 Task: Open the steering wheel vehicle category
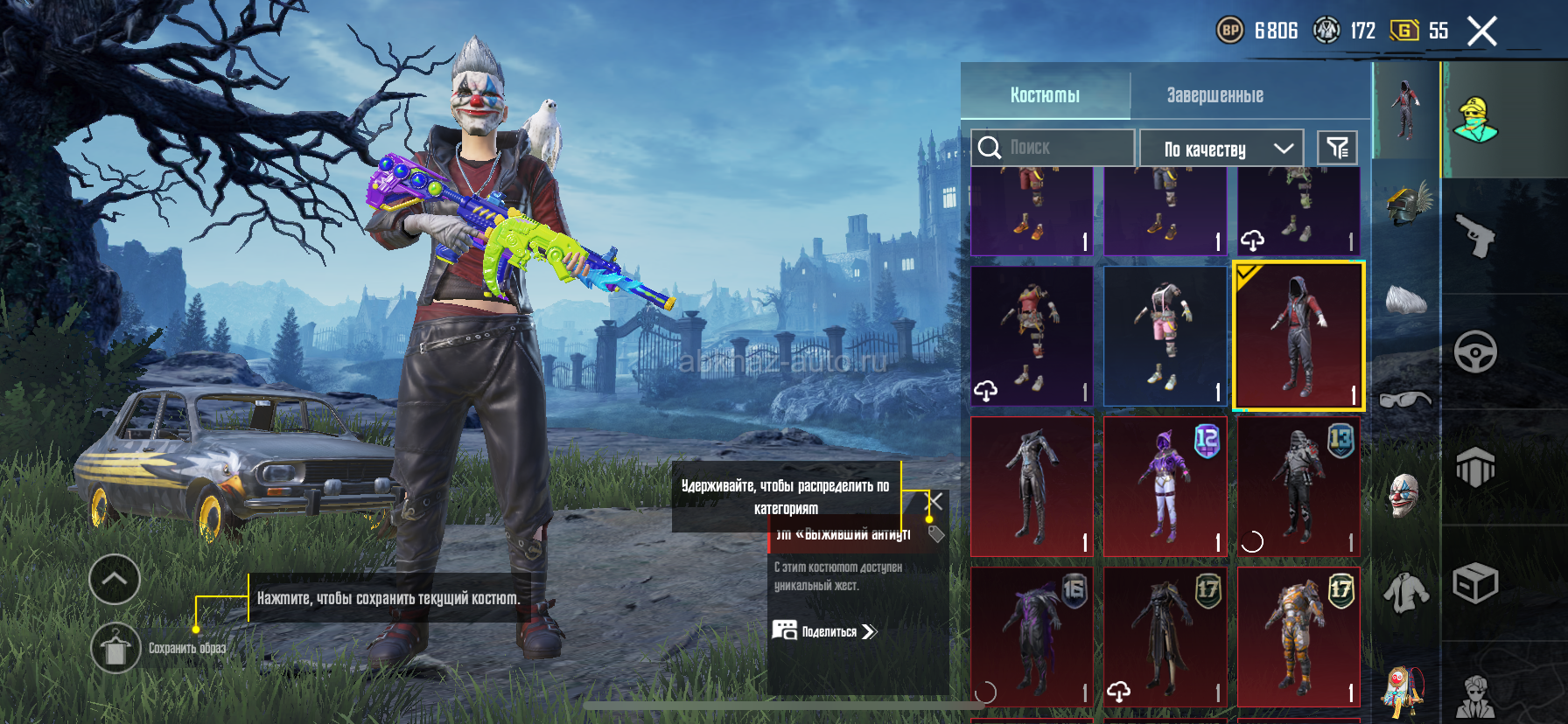point(1475,352)
